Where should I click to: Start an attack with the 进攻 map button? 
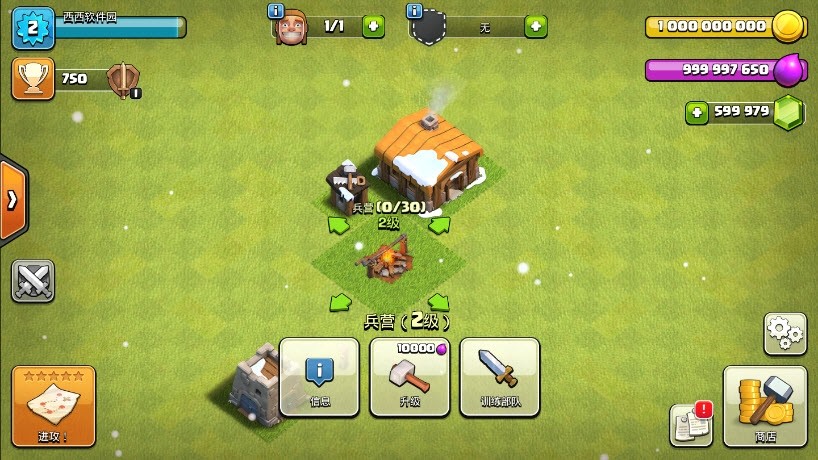point(54,406)
